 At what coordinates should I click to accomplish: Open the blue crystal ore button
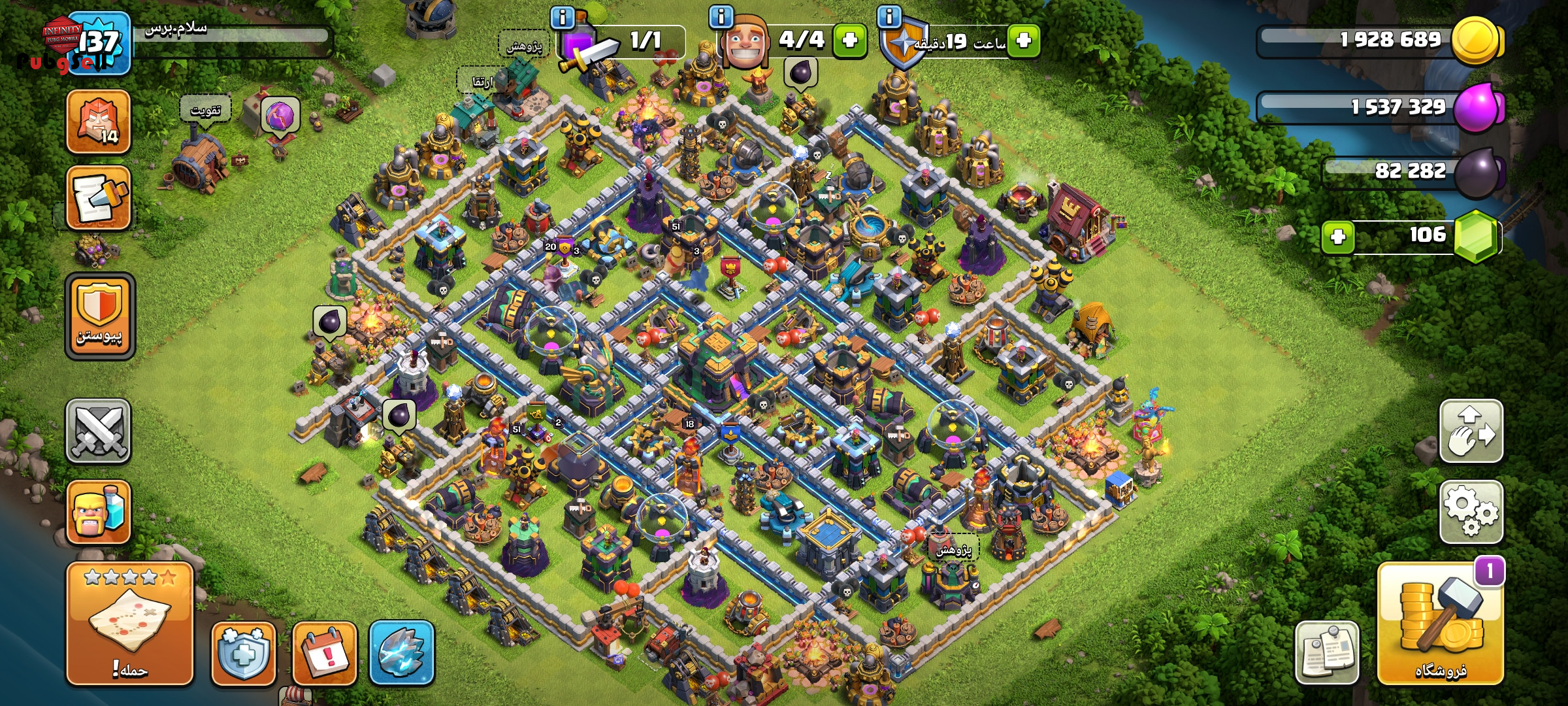tap(402, 652)
